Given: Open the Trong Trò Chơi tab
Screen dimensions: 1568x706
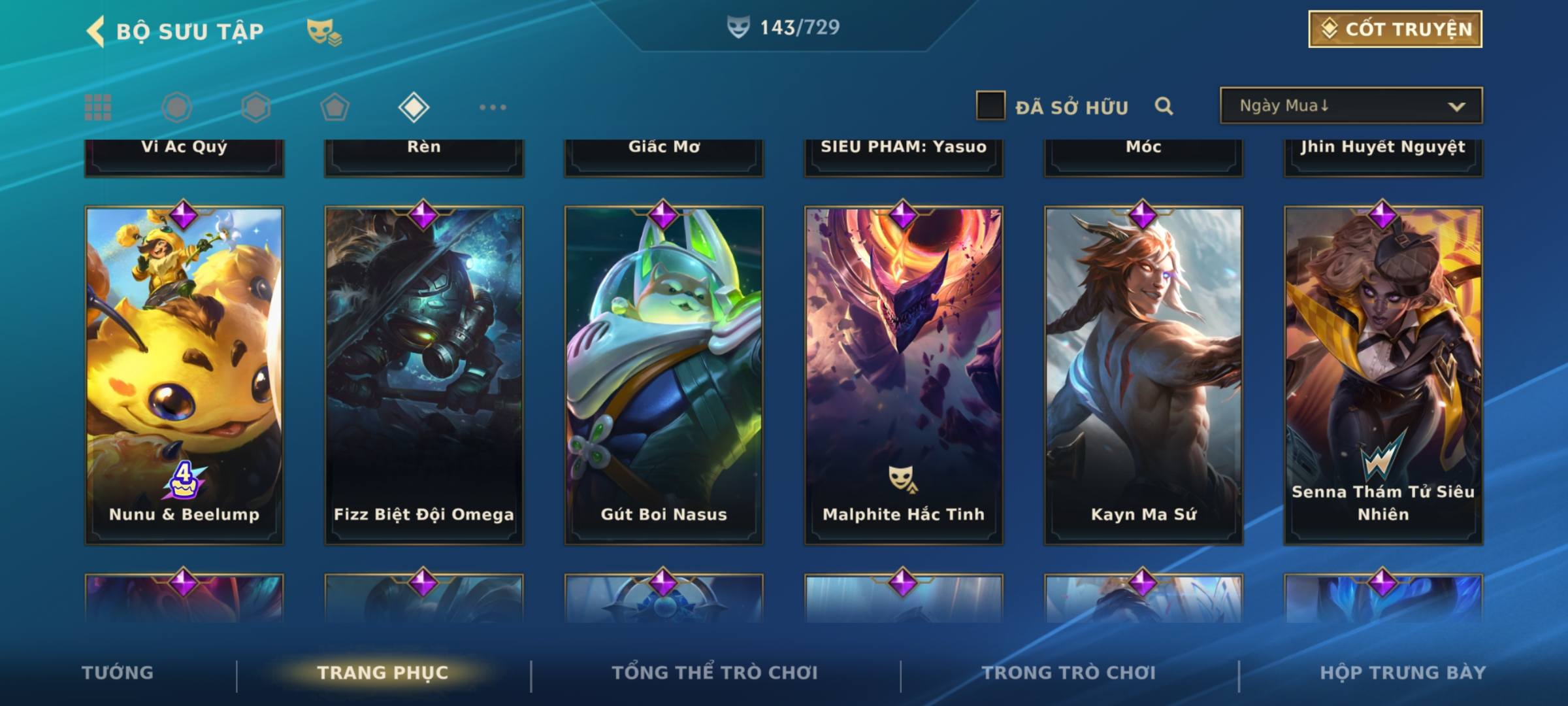Looking at the screenshot, I should click(1069, 673).
